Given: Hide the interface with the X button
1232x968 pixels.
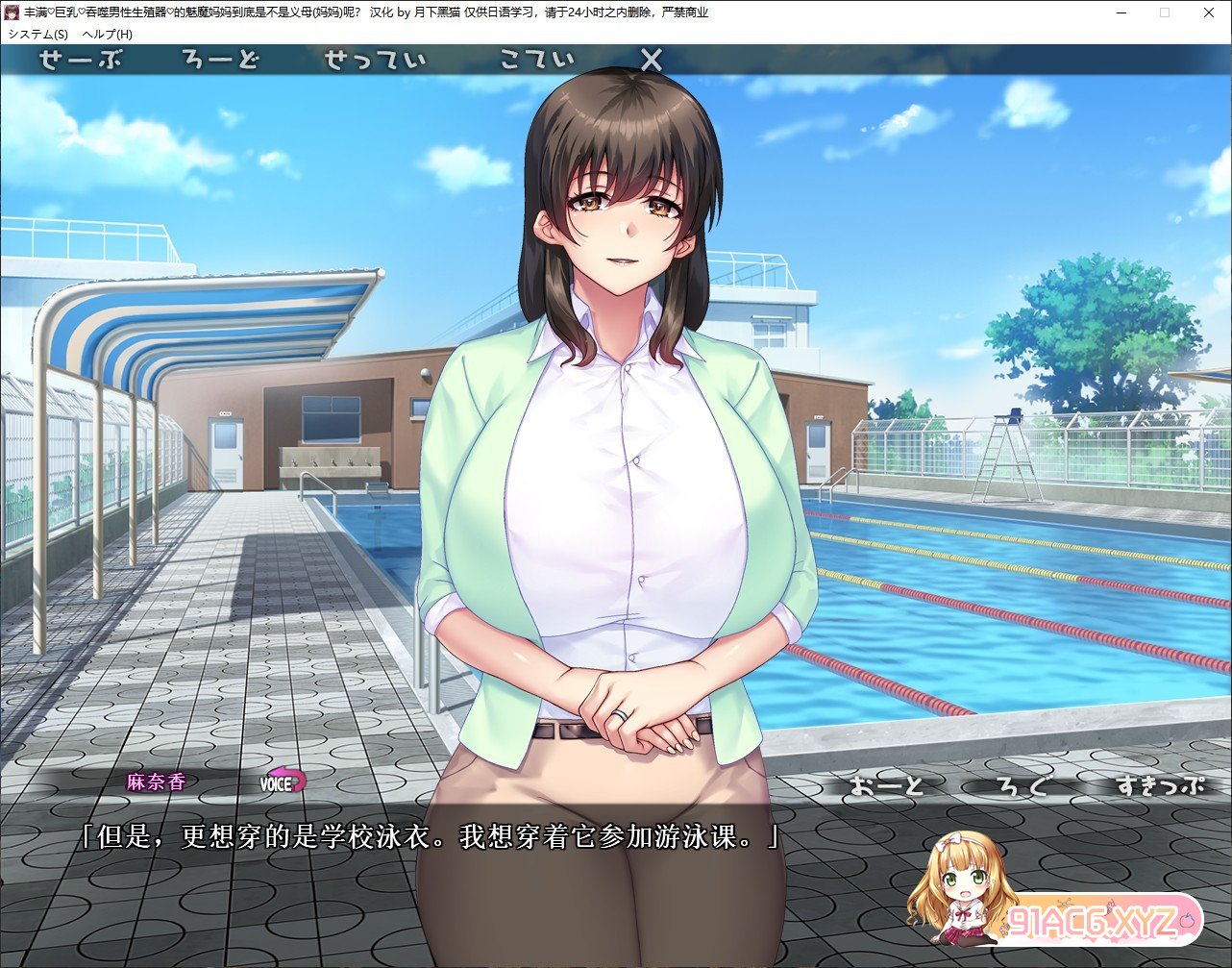Looking at the screenshot, I should pos(651,60).
